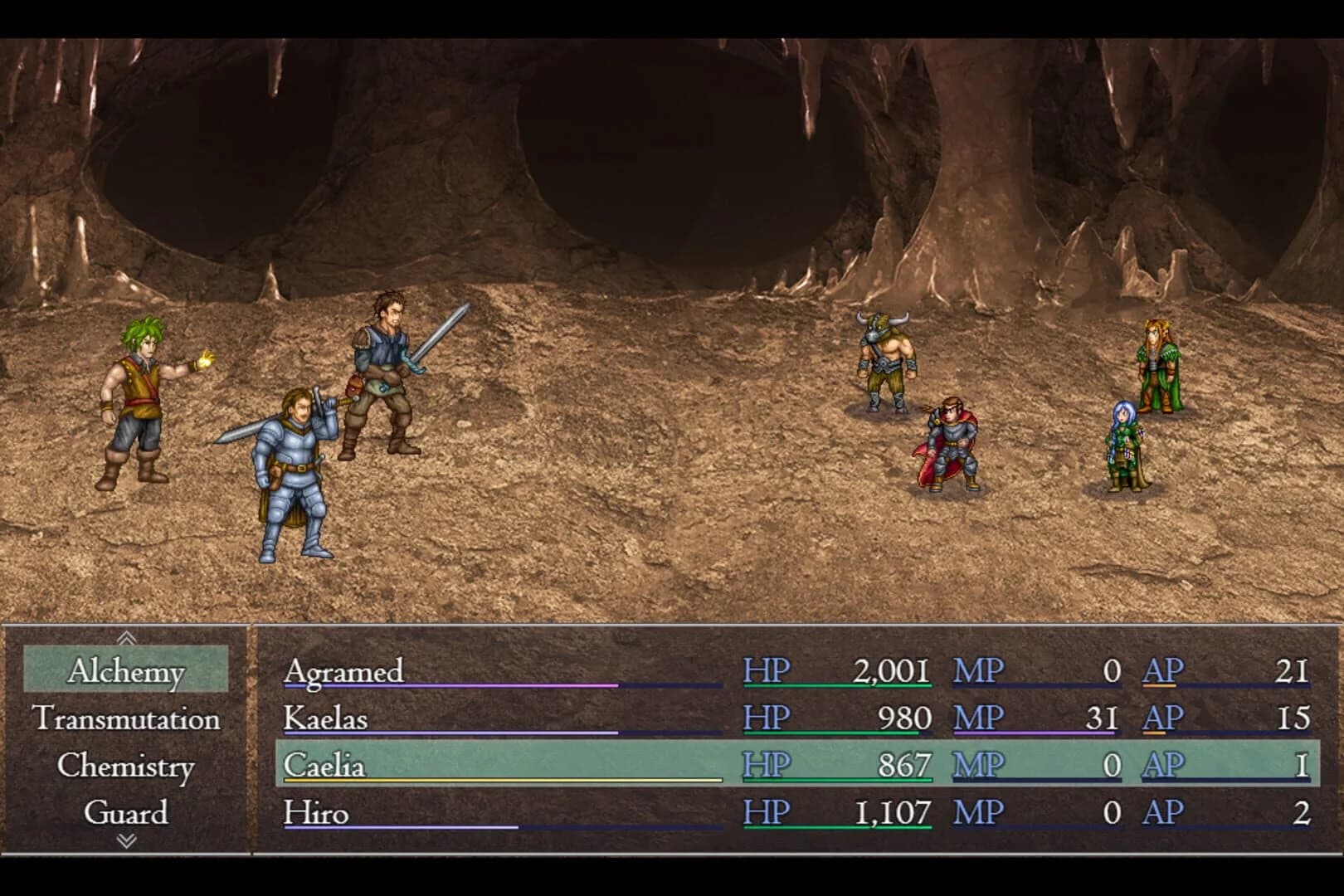The height and width of the screenshot is (896, 1344).
Task: Activate the Guard command
Action: 126,814
